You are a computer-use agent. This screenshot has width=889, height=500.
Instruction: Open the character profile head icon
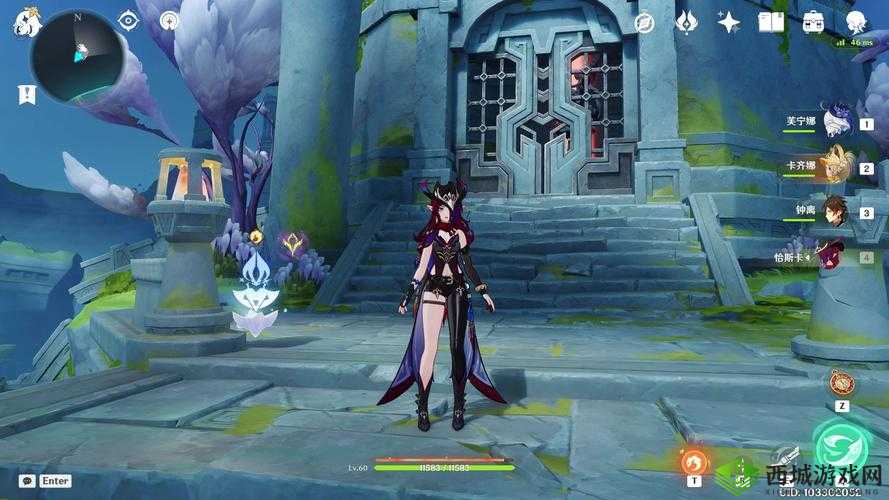855,21
